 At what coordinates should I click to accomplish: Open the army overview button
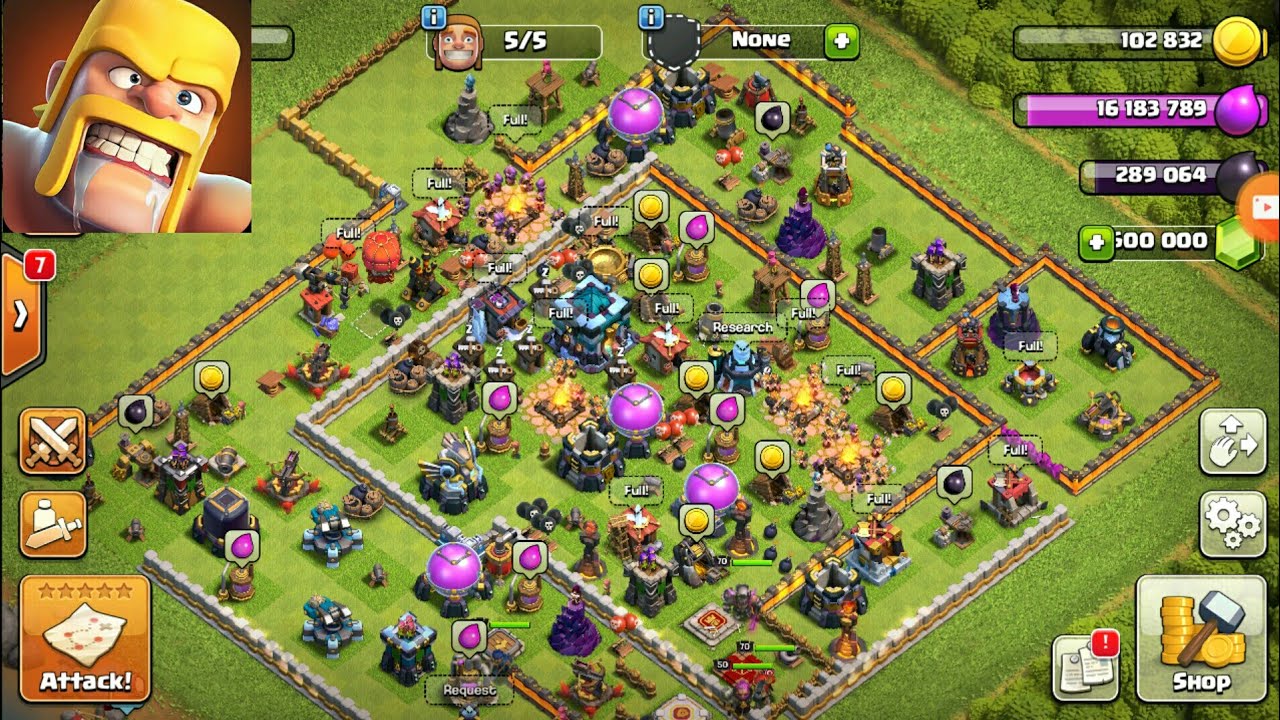click(52, 525)
